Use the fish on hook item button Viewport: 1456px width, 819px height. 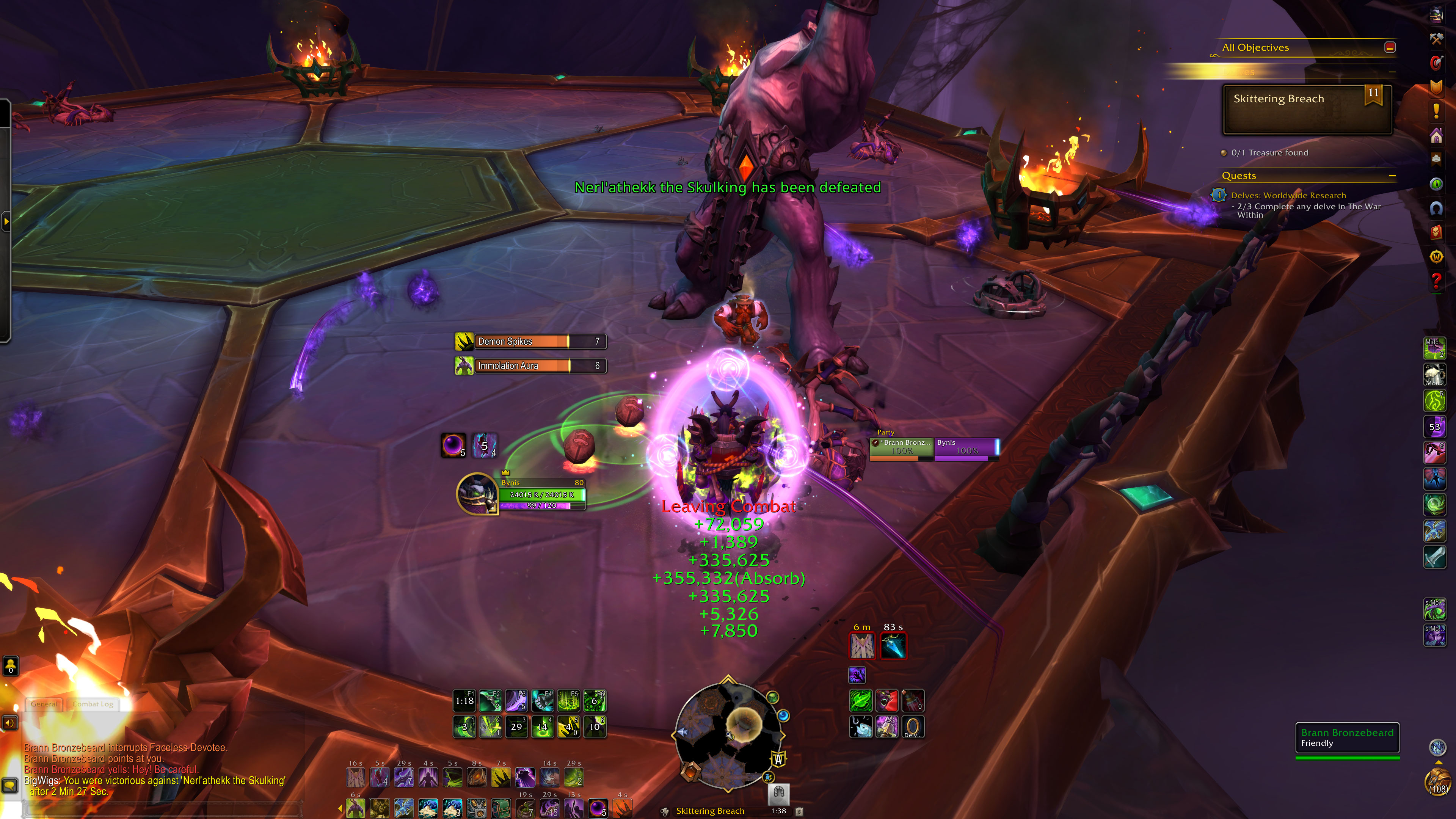861,727
